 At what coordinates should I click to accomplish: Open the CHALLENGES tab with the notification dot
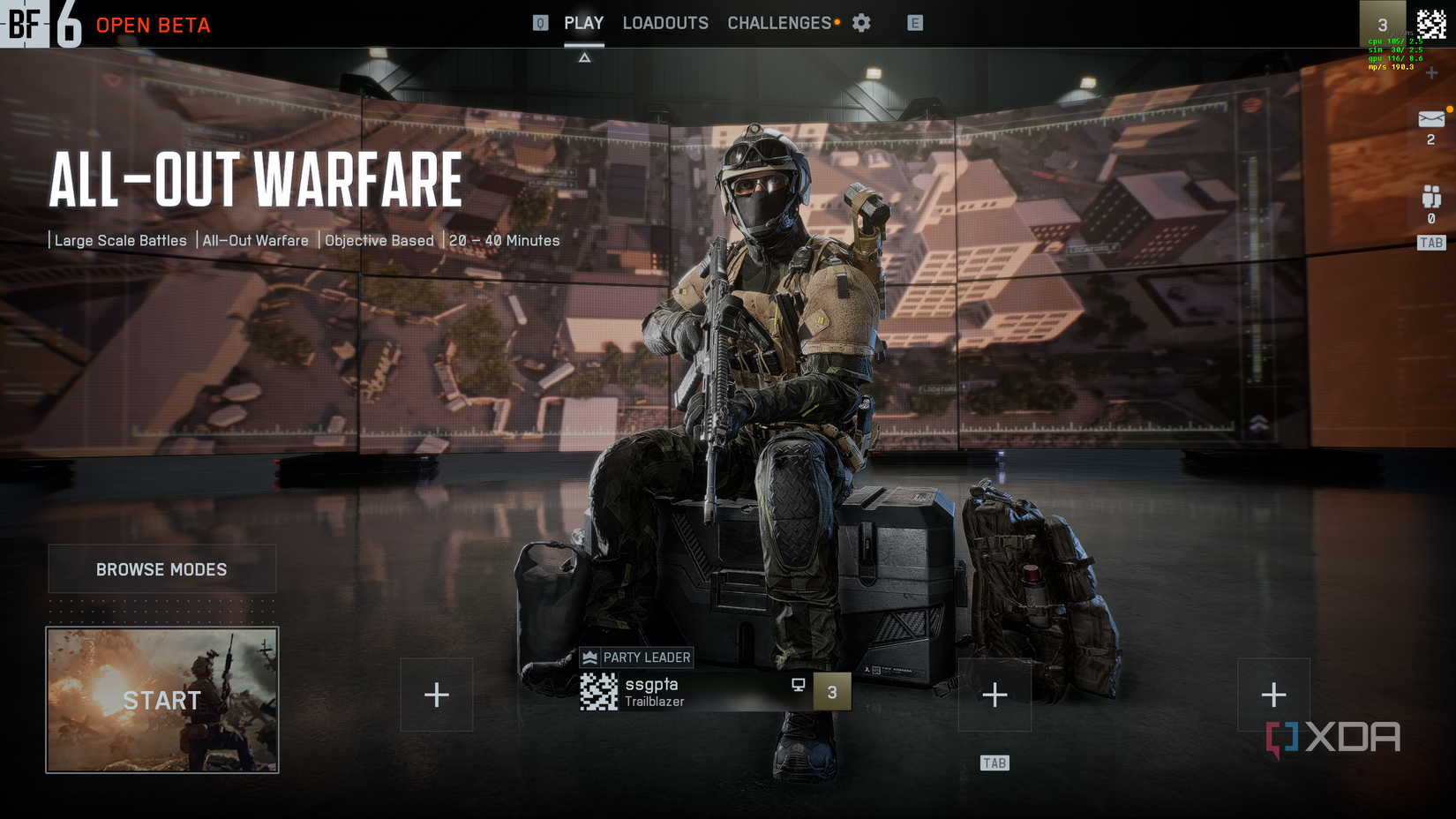778,23
